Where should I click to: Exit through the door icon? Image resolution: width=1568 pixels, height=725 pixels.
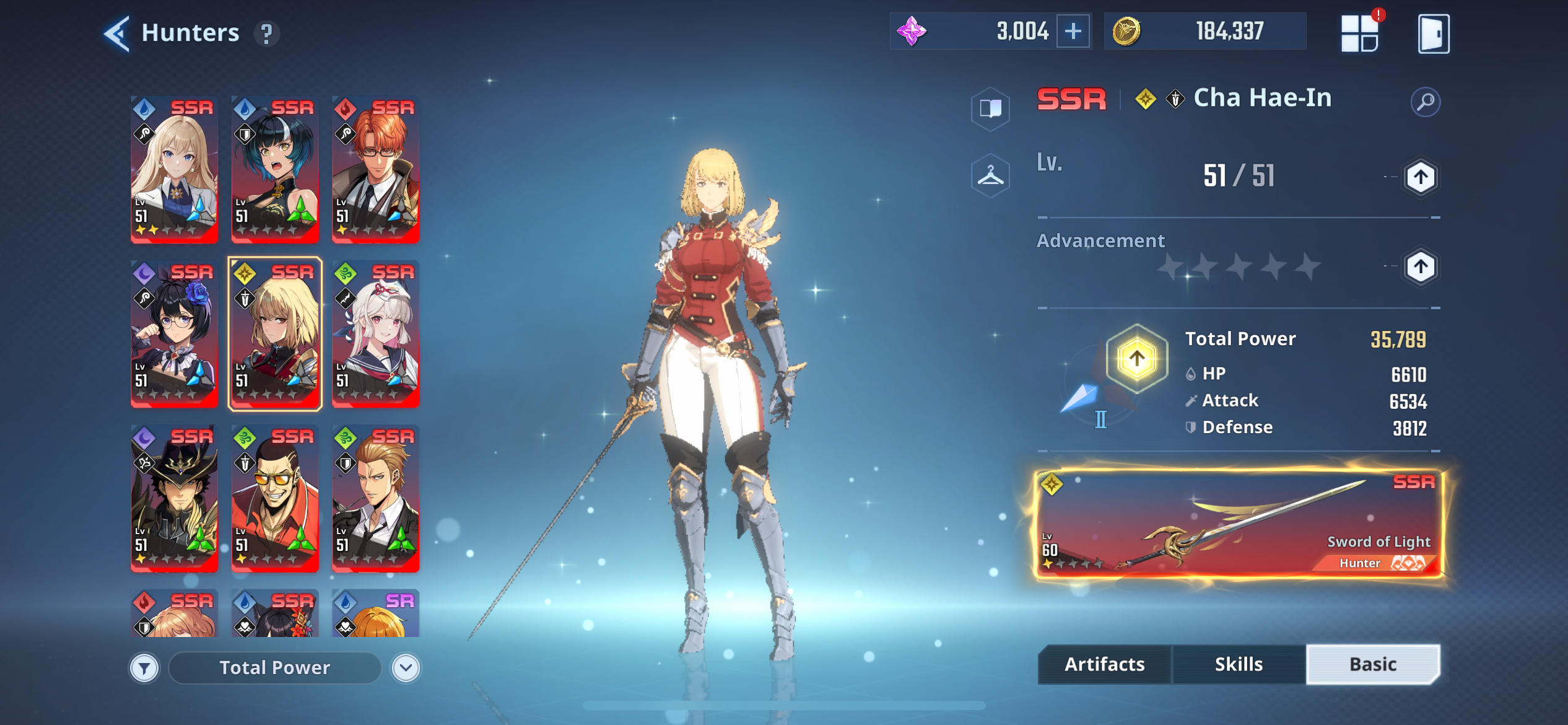point(1433,33)
